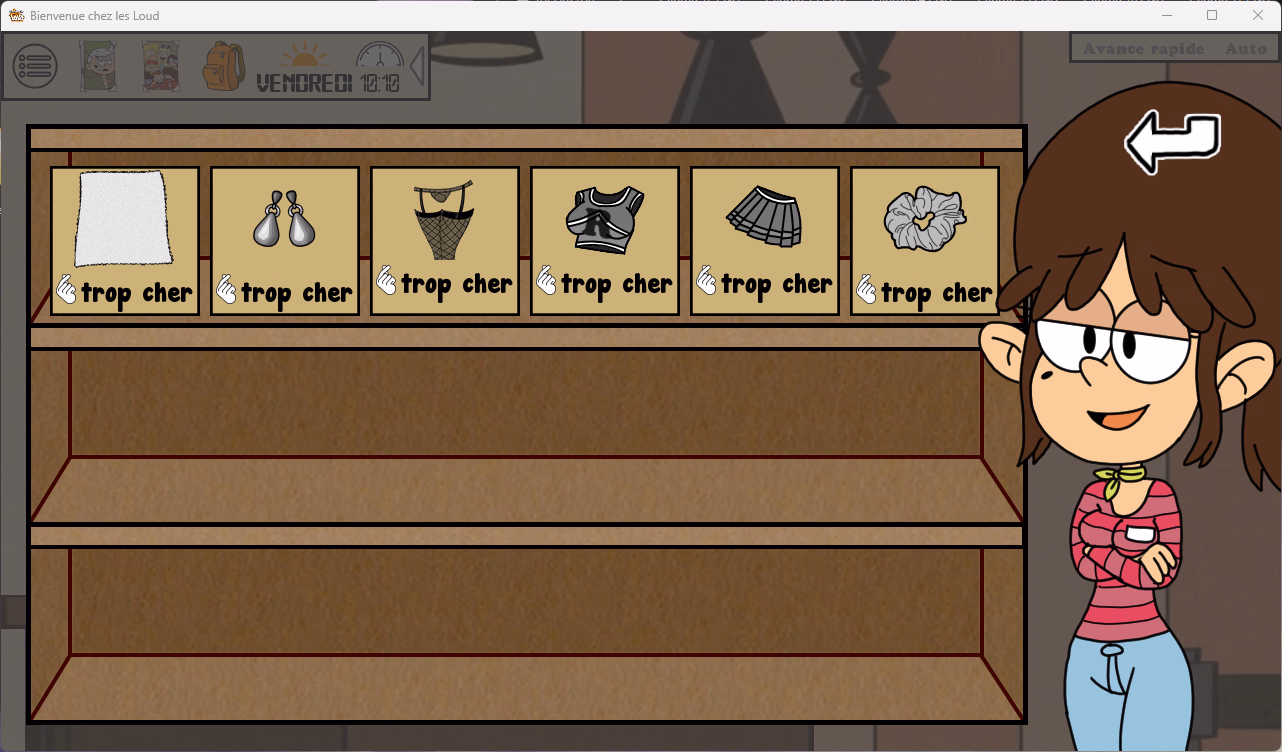Open the family photo album icon
The image size is (1282, 752).
coord(159,65)
